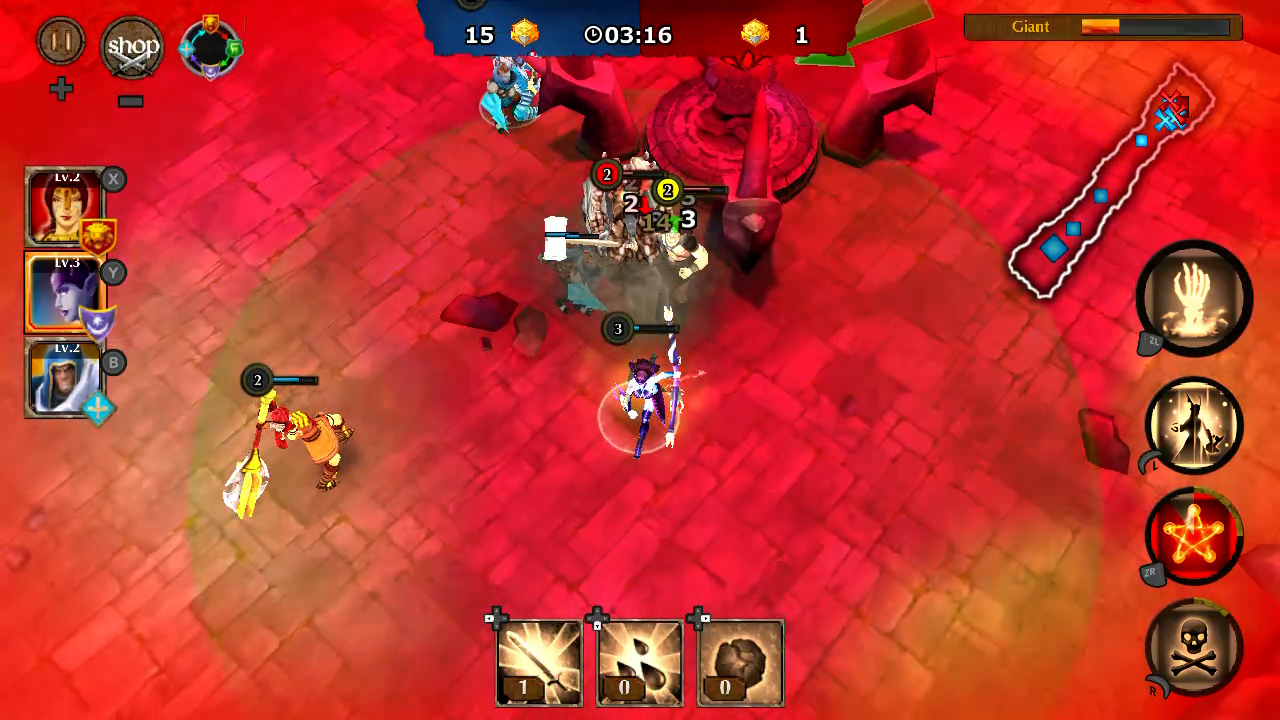Open the Shop

(x=133, y=46)
